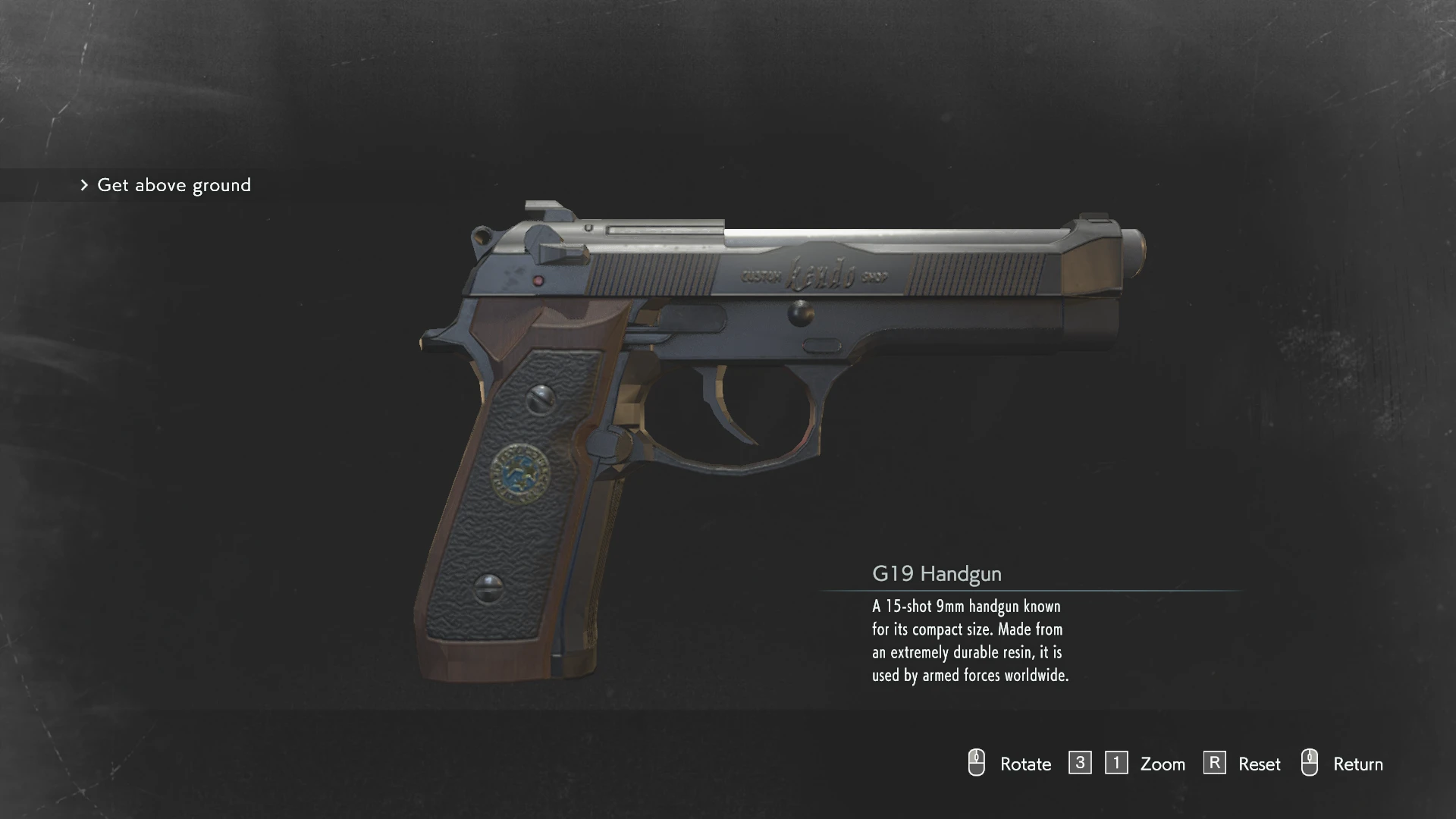The width and height of the screenshot is (1456, 819).
Task: Select the Get above ground objective
Action: pos(174,185)
